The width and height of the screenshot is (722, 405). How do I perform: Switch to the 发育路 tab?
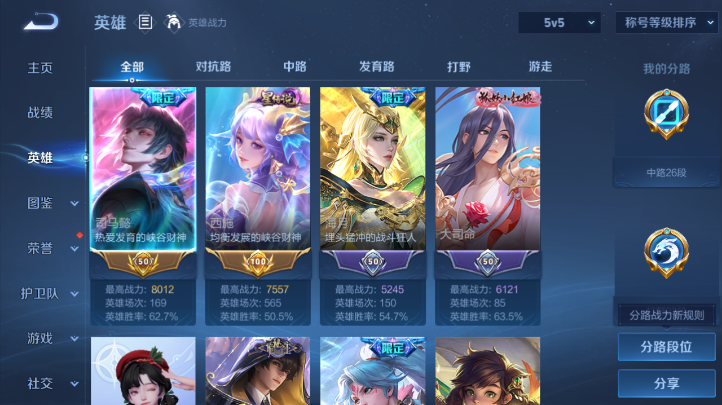click(x=377, y=67)
